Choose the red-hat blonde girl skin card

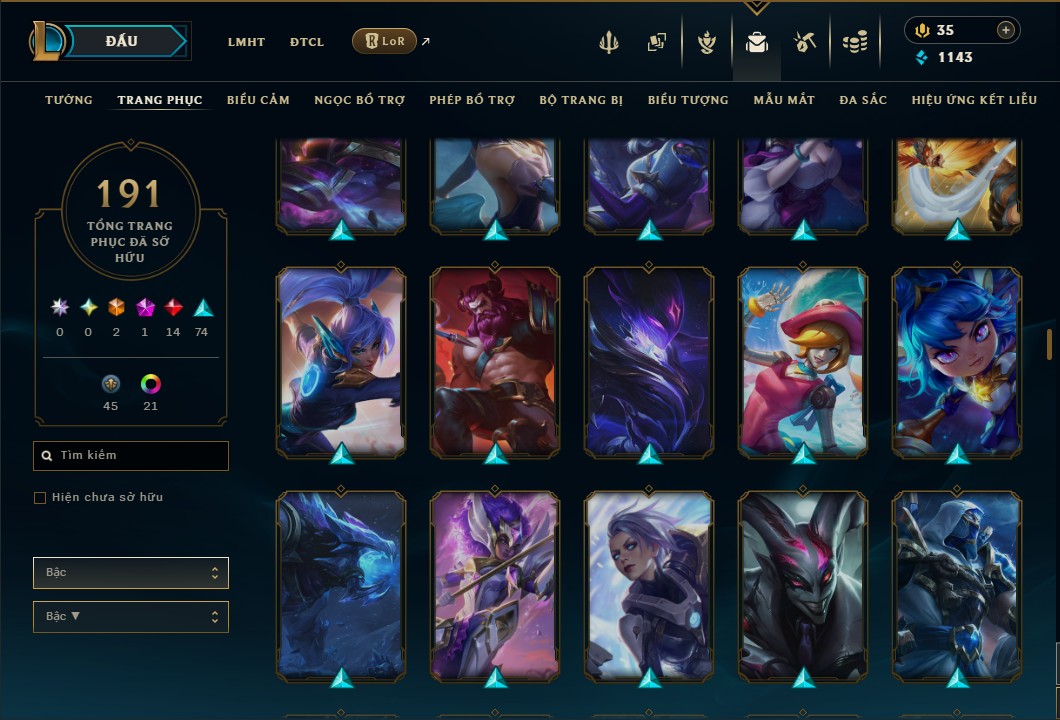[x=803, y=362]
